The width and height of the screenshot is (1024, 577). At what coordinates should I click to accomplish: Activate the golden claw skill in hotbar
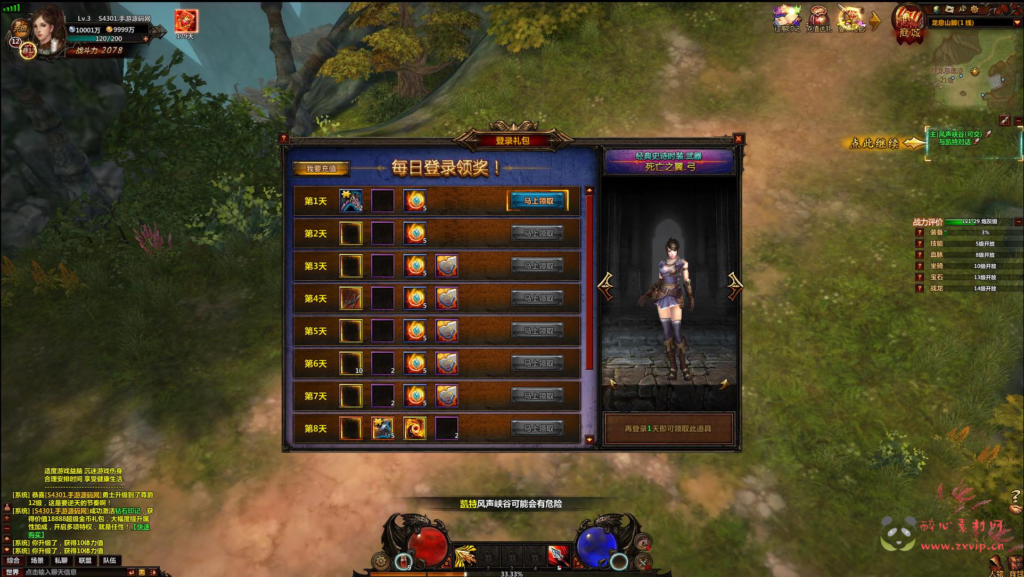point(464,555)
